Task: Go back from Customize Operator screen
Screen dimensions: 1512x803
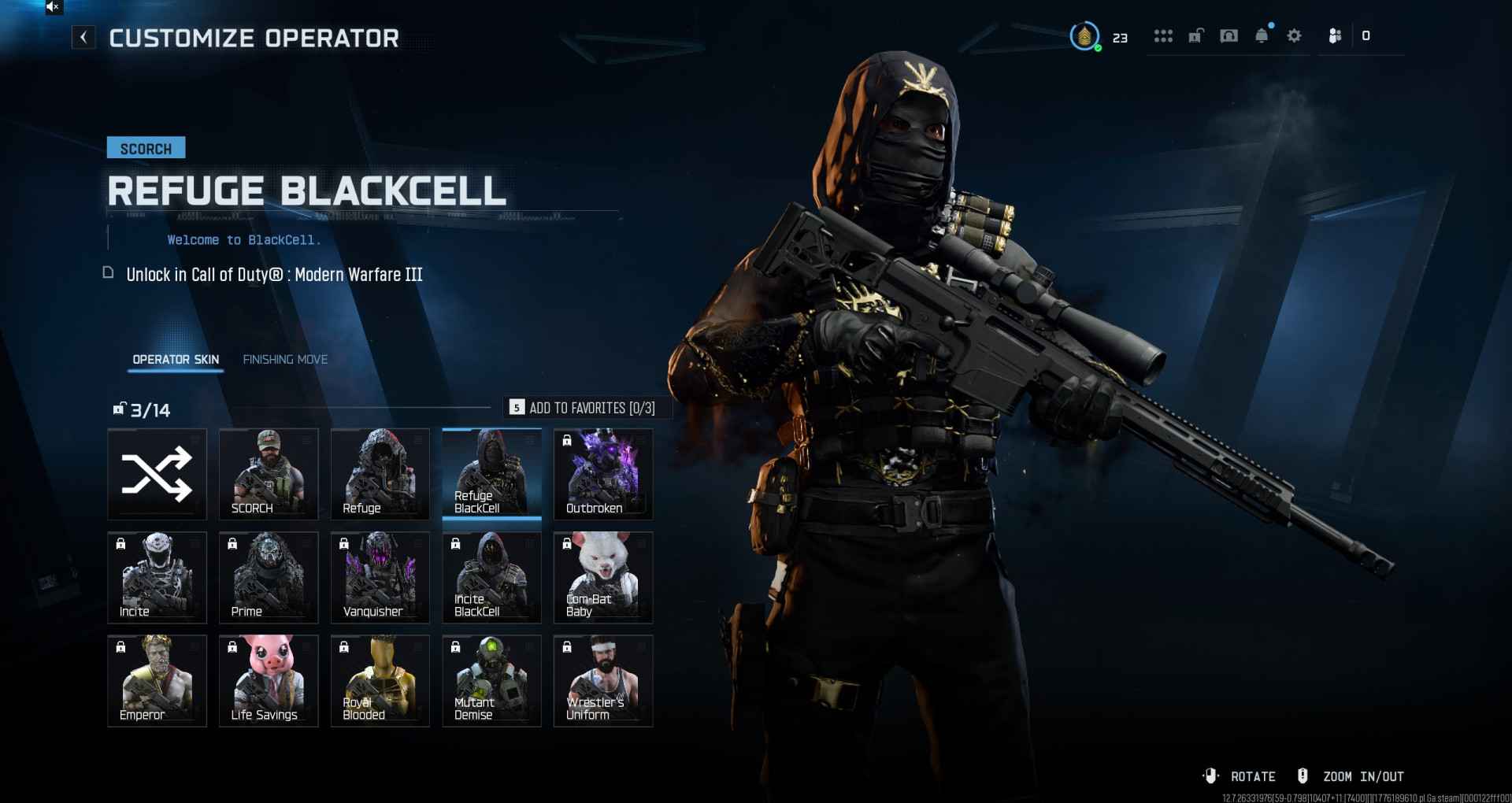Action: (83, 37)
